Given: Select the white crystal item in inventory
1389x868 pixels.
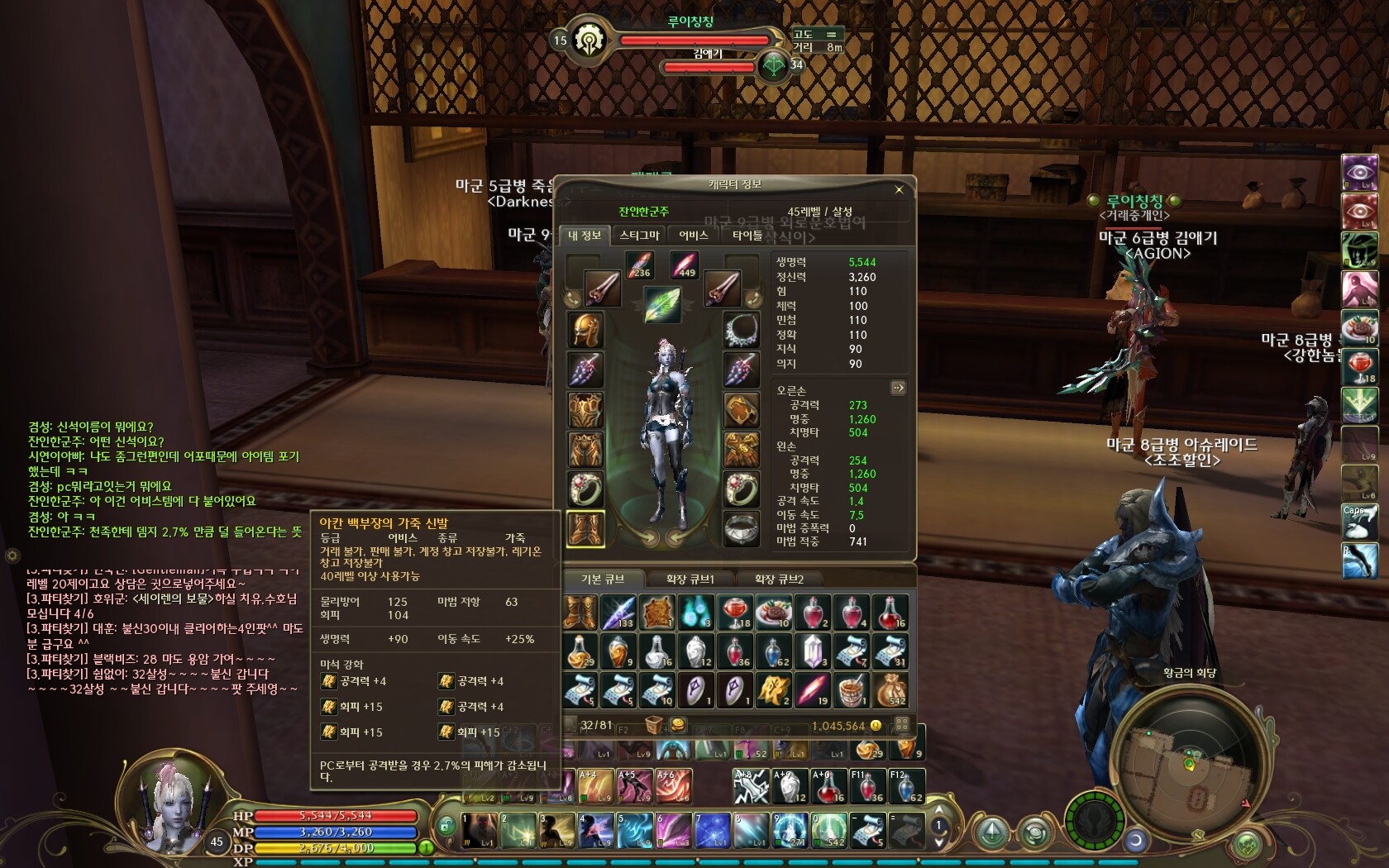Looking at the screenshot, I should [812, 651].
